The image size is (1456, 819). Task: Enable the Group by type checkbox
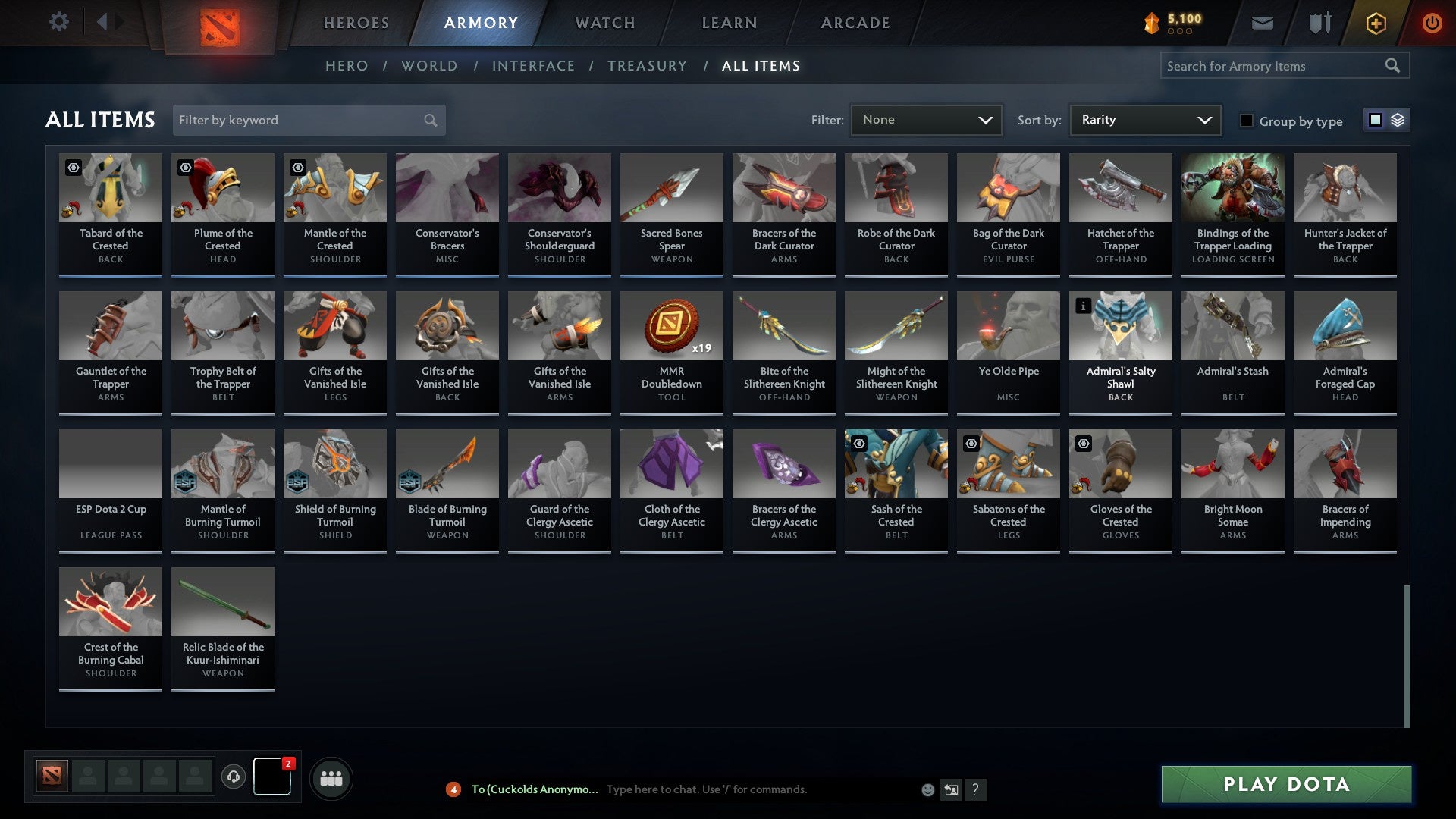pyautogui.click(x=1247, y=121)
